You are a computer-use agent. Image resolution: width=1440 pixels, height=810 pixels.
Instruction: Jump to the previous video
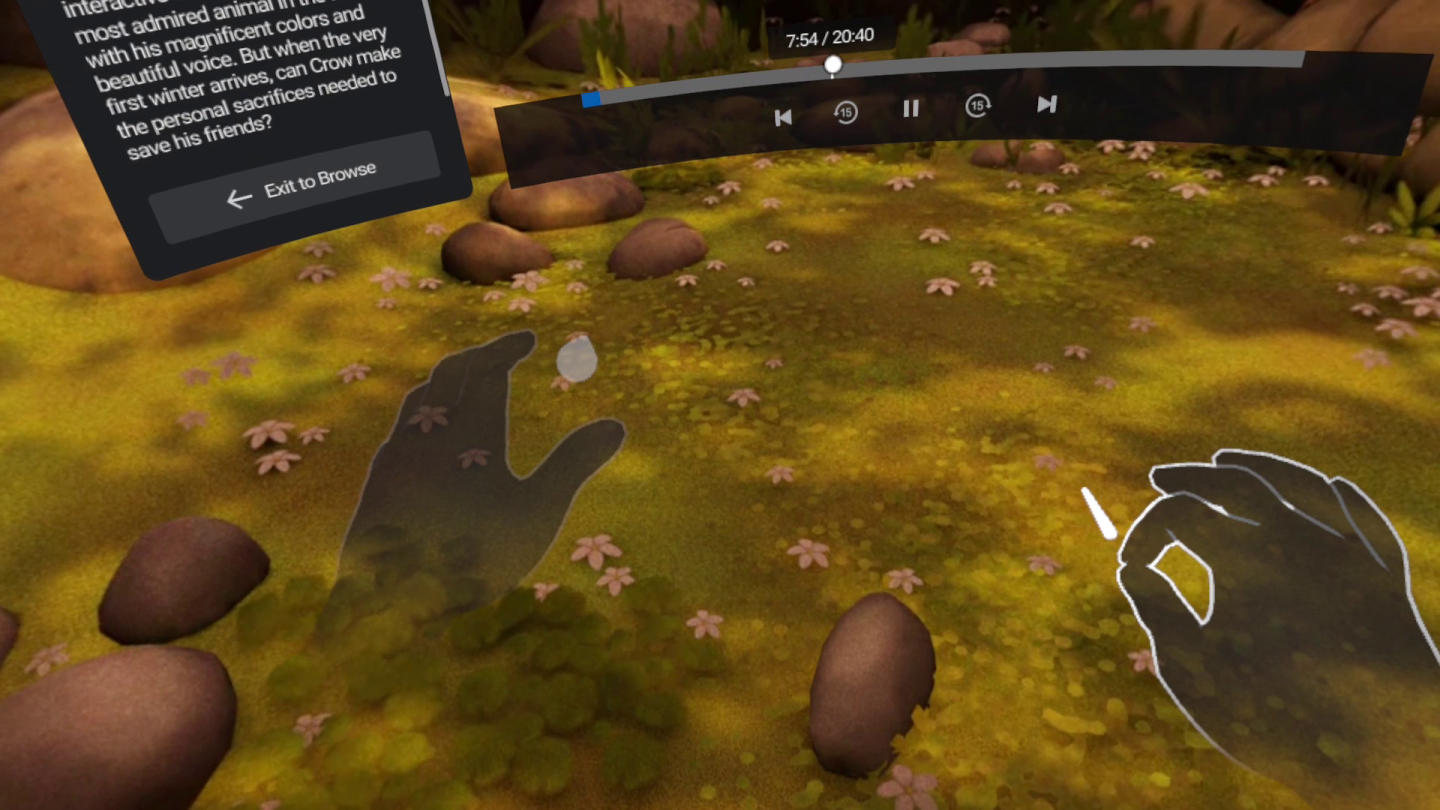783,117
